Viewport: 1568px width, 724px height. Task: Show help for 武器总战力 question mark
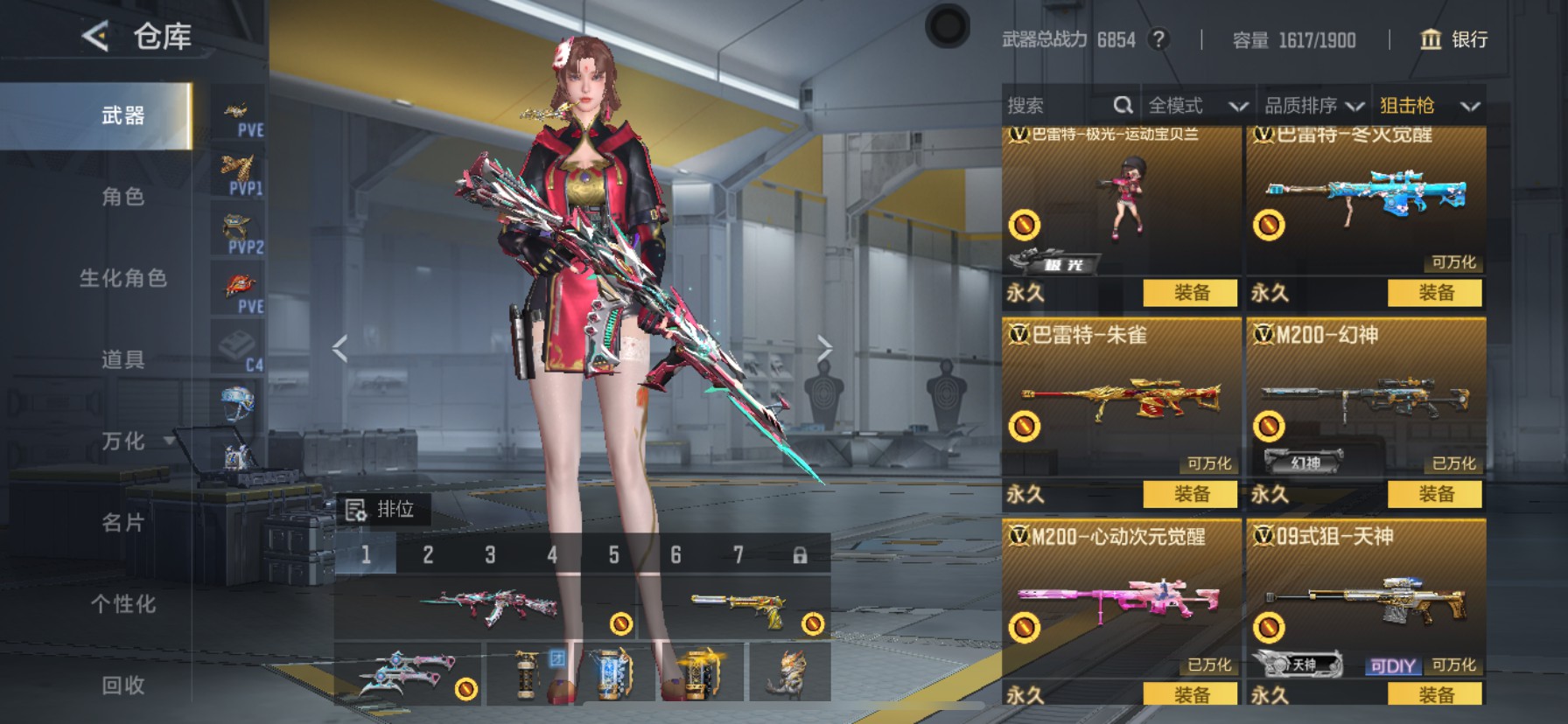(1158, 39)
